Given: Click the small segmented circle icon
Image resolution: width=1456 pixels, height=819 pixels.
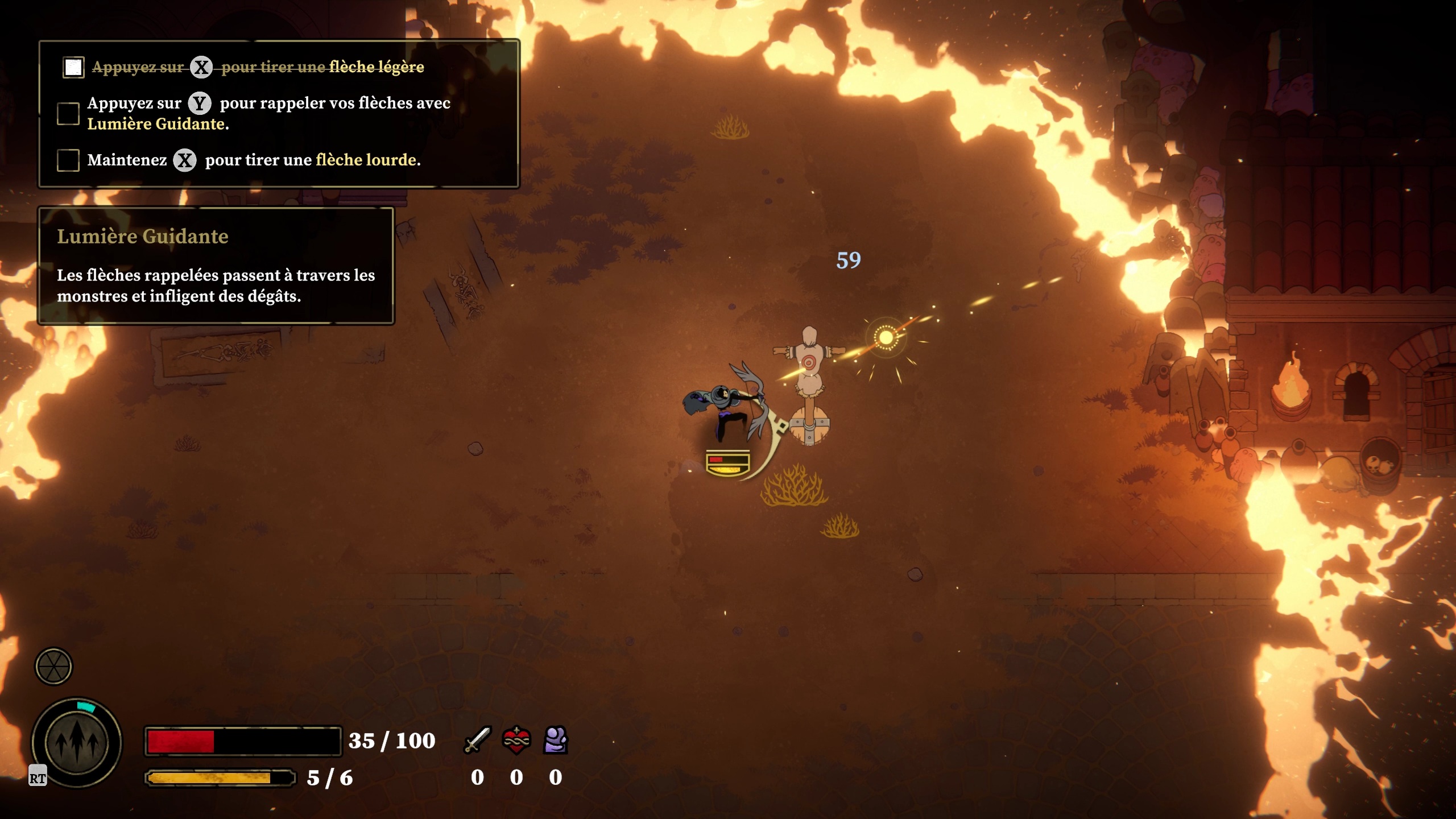Looking at the screenshot, I should pyautogui.click(x=54, y=666).
